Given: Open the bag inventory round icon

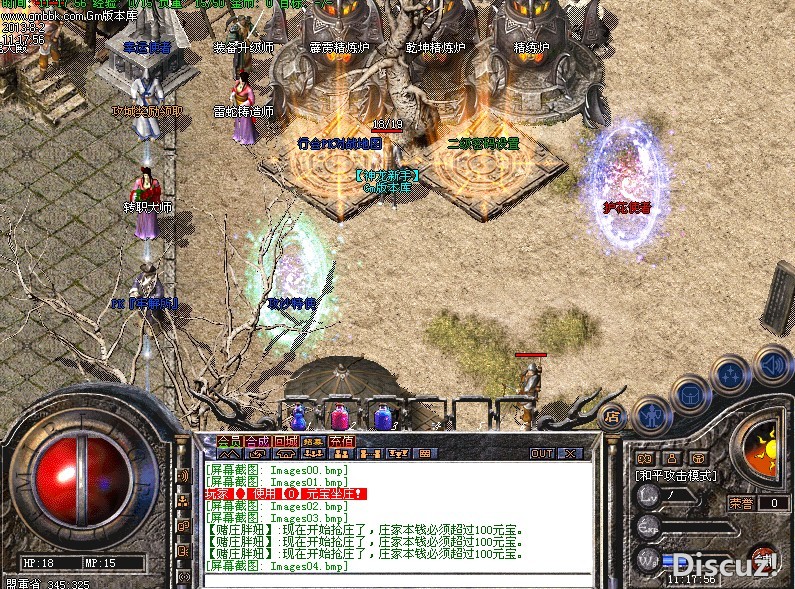Looking at the screenshot, I should click(690, 393).
